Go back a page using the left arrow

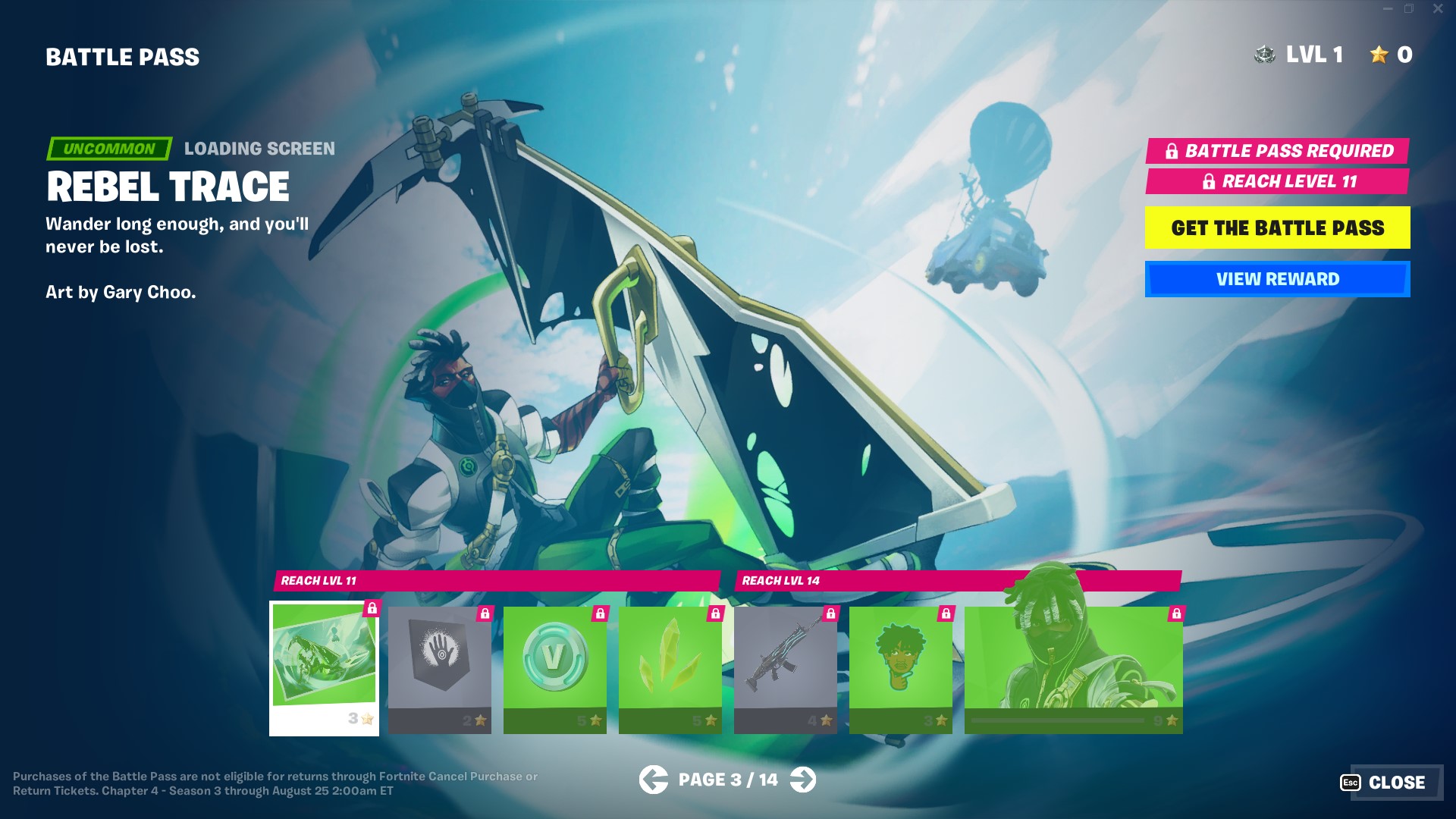654,779
